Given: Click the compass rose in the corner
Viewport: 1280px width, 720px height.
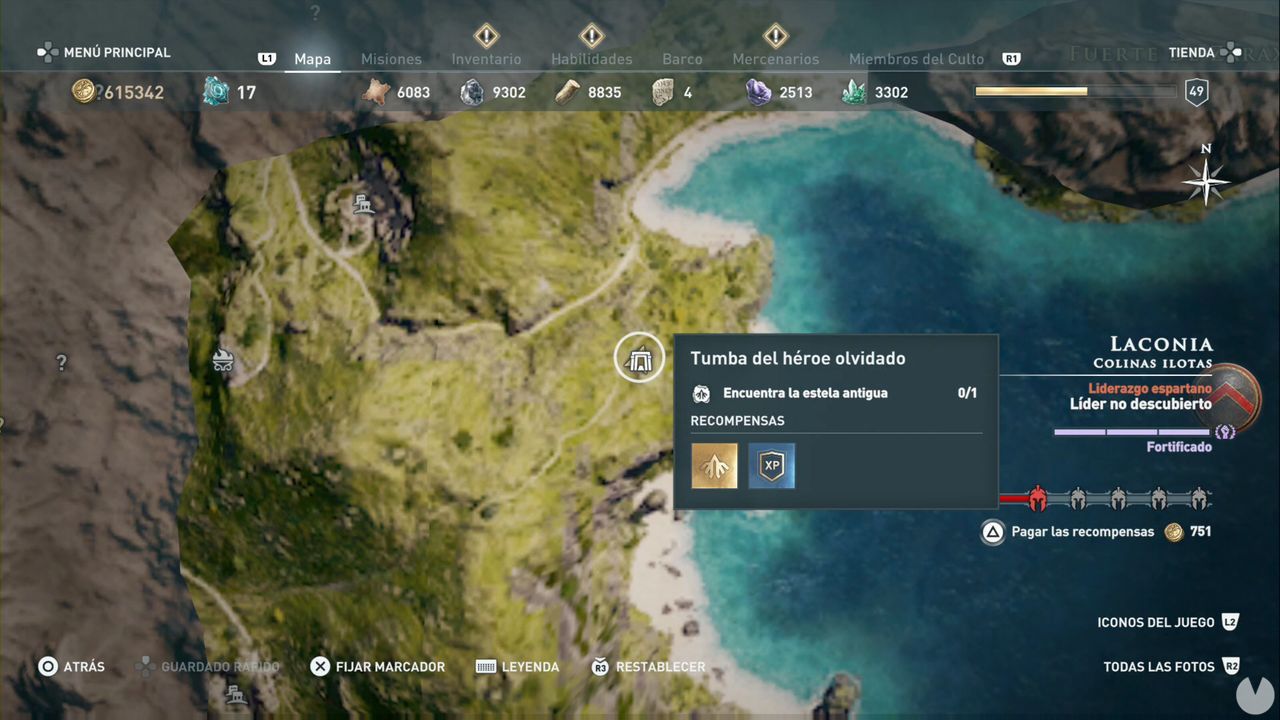Looking at the screenshot, I should [x=1205, y=183].
